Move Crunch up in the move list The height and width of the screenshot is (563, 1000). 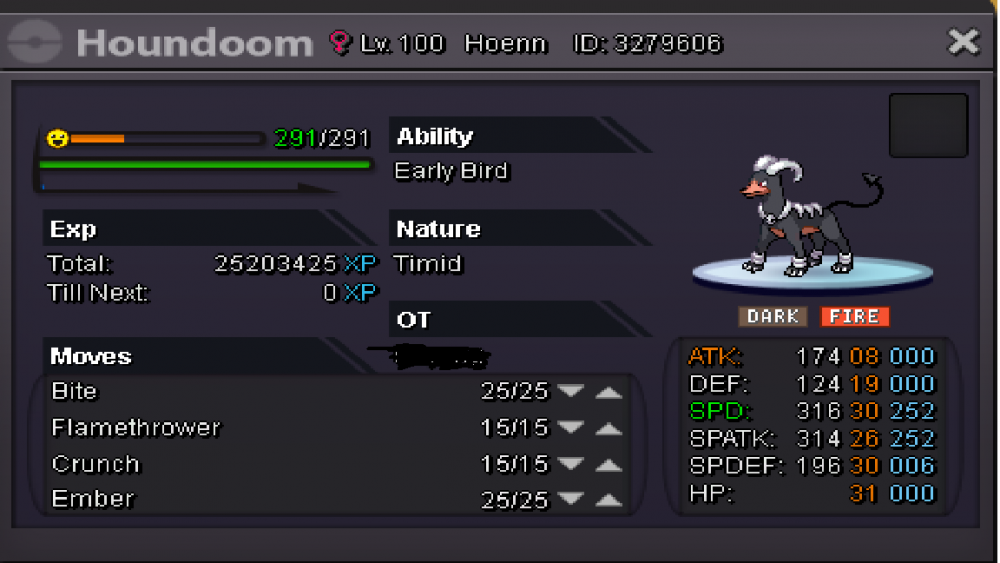pyautogui.click(x=608, y=465)
